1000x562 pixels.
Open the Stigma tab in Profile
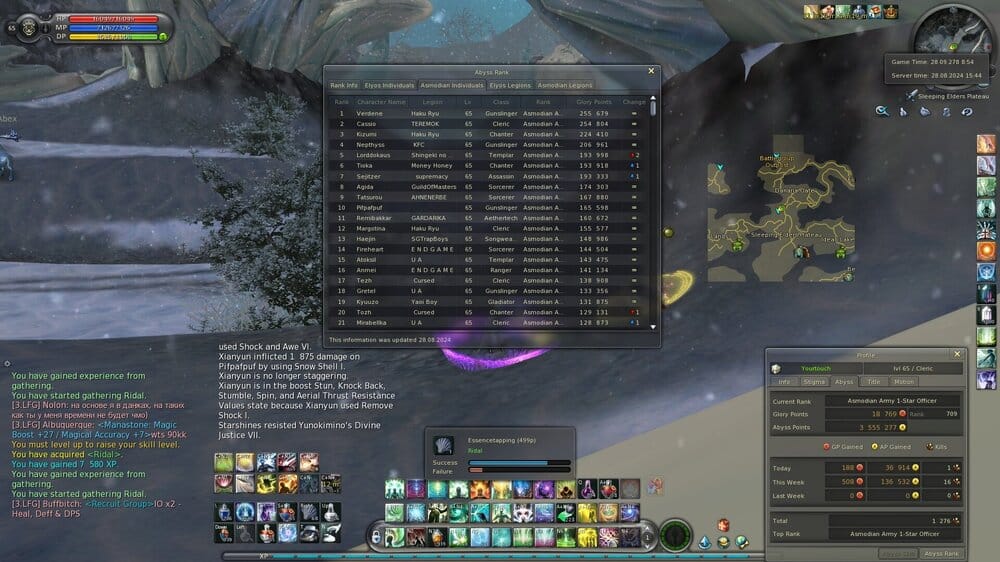pos(814,382)
